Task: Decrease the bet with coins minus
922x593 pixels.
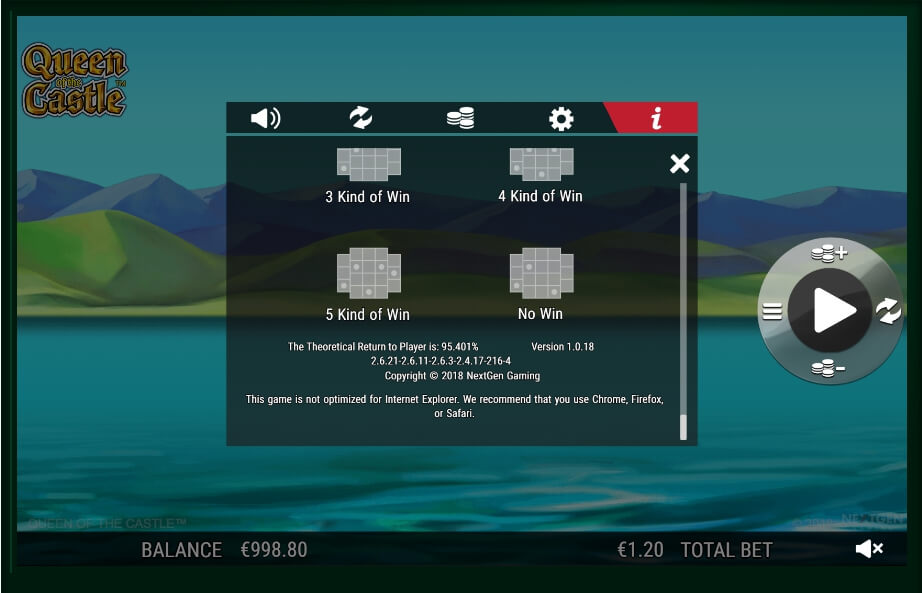Action: 828,369
